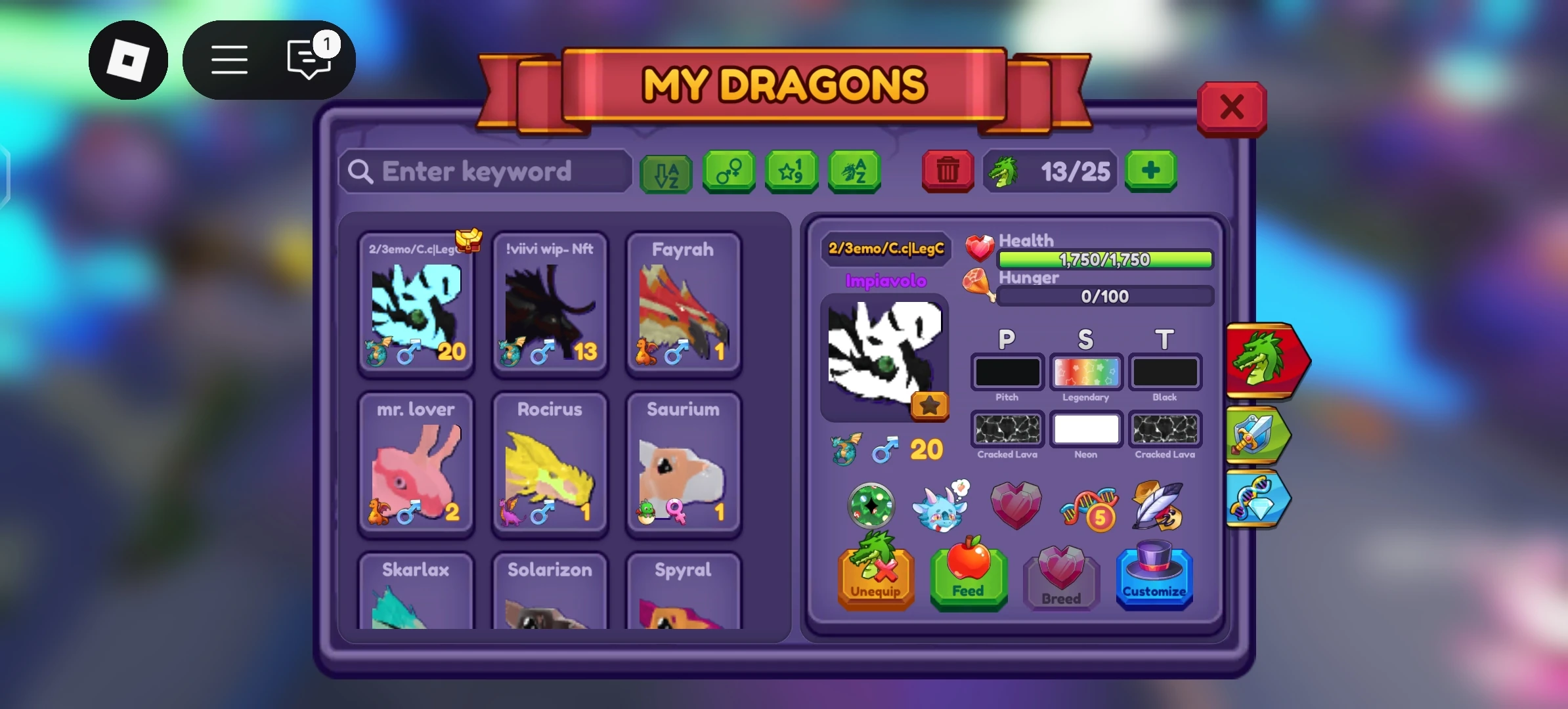Sort dragons by level
Screen dimensions: 1568x709
[x=791, y=172]
